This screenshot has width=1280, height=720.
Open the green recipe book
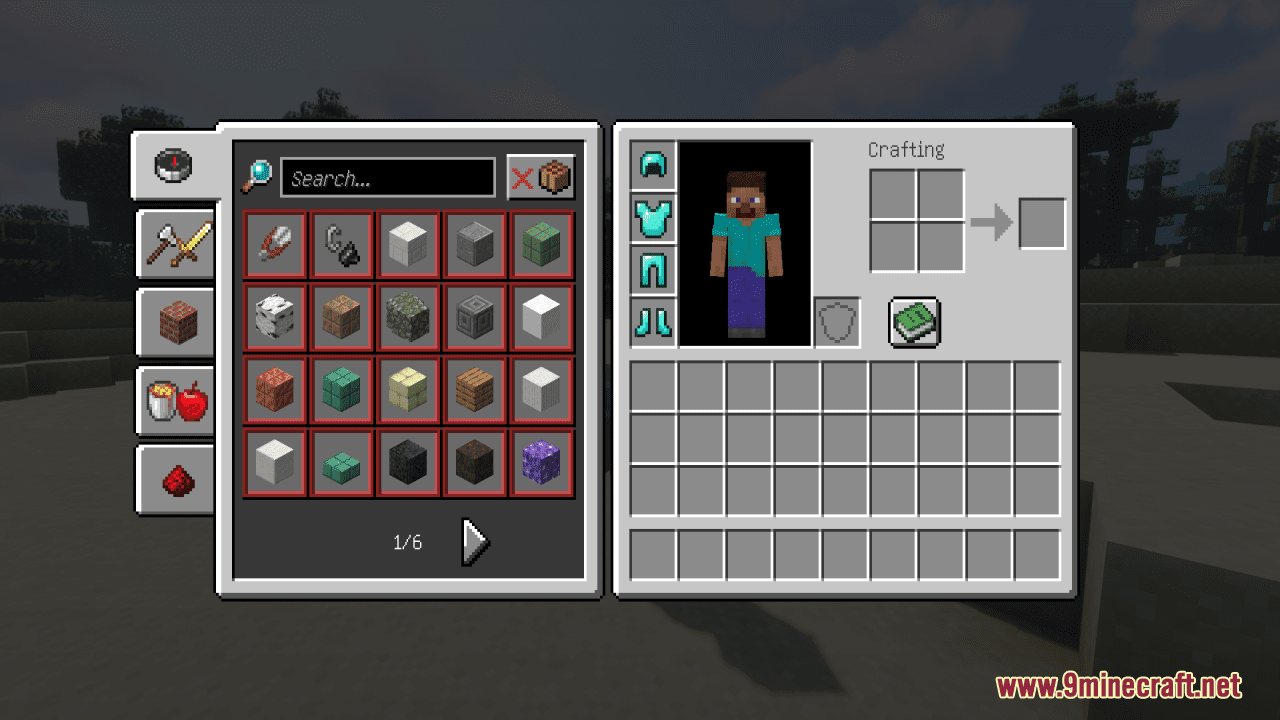(913, 321)
